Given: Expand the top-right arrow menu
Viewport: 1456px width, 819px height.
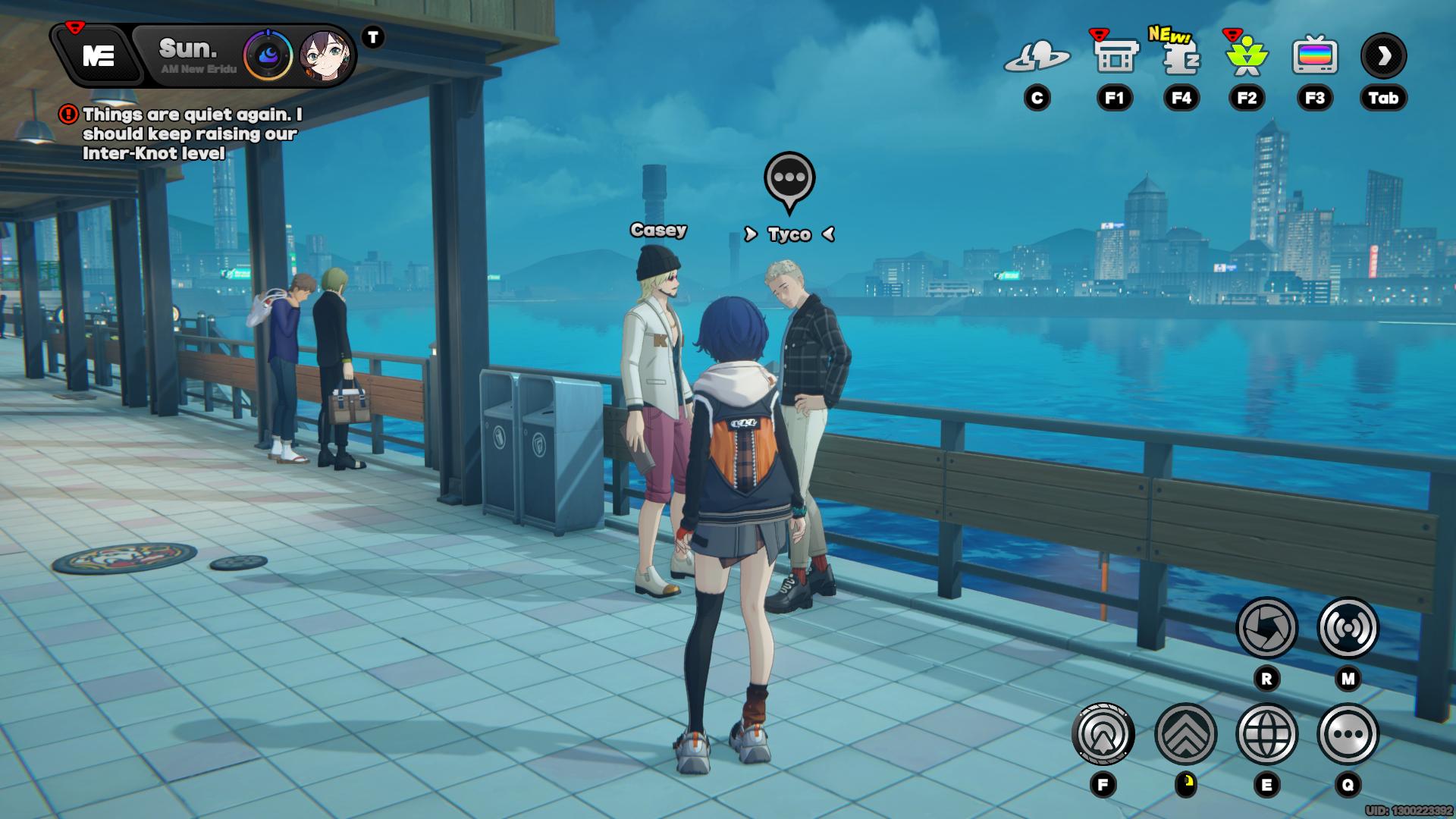Looking at the screenshot, I should point(1383,56).
